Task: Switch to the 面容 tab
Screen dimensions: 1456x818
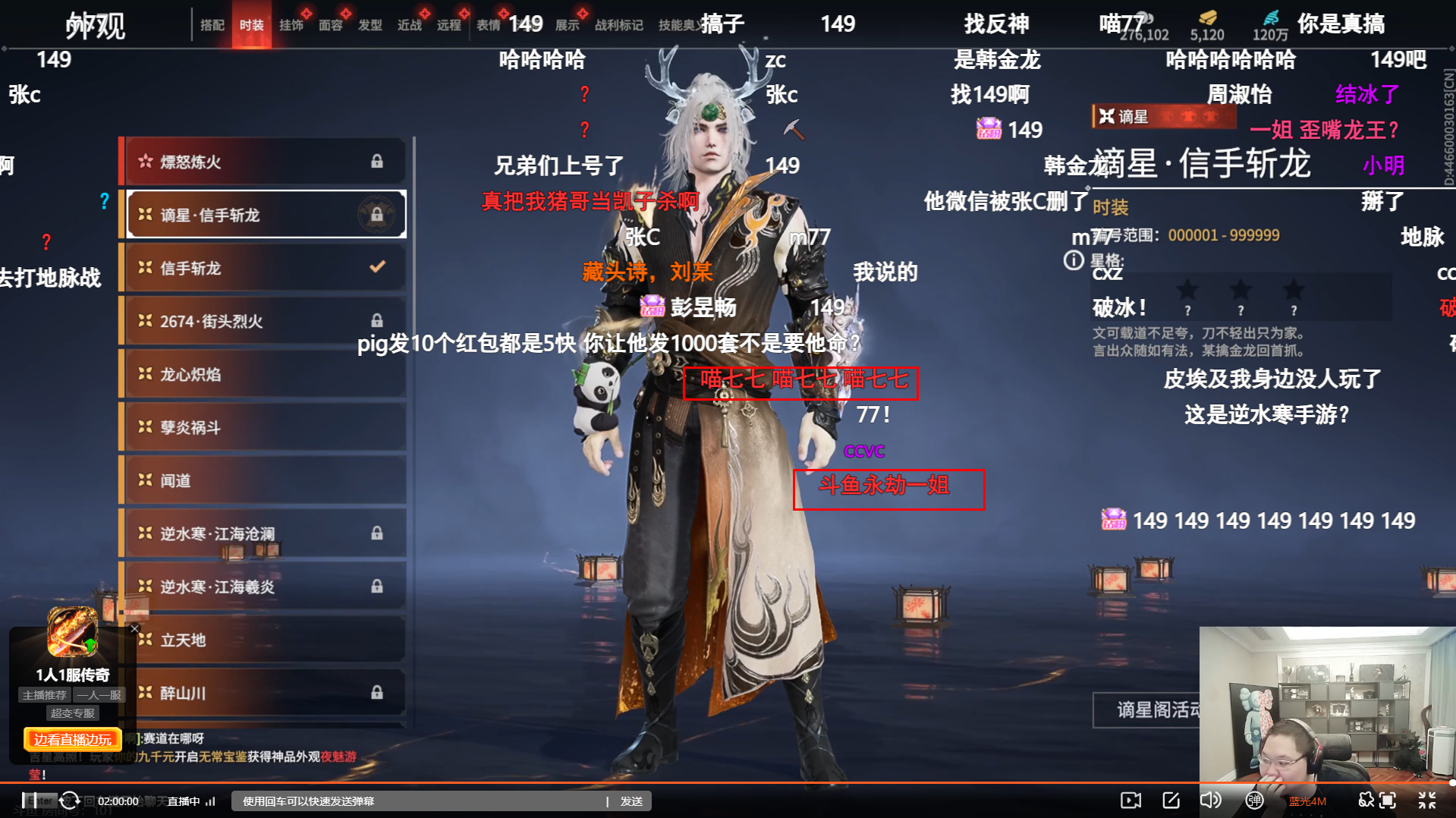Action: (x=332, y=24)
